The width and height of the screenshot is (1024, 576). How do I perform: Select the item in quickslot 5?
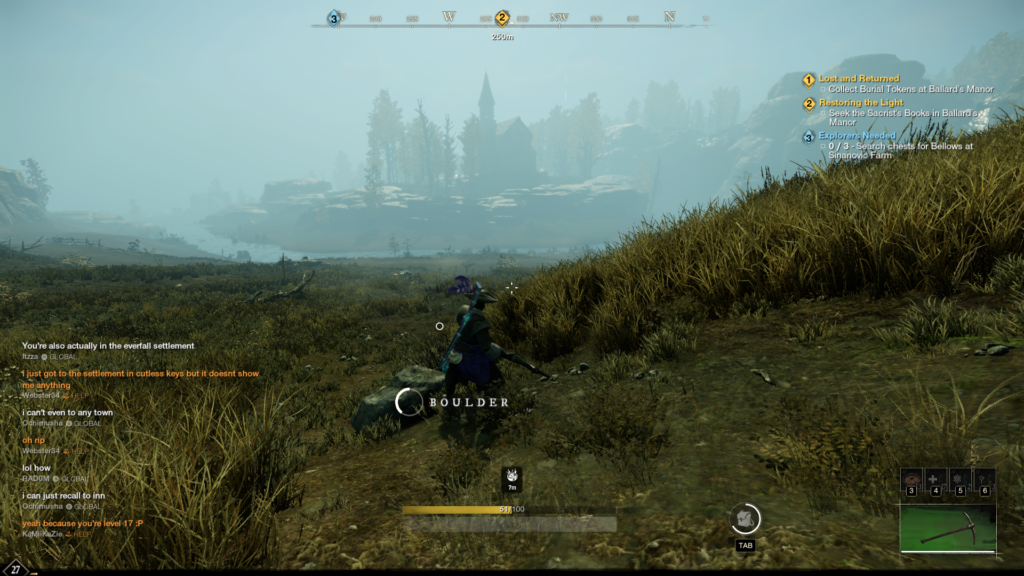(x=960, y=478)
